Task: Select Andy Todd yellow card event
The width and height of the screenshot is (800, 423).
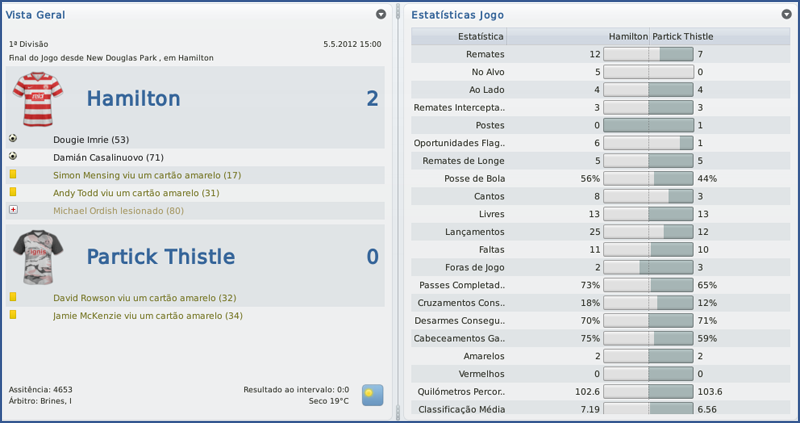Action: pos(136,193)
